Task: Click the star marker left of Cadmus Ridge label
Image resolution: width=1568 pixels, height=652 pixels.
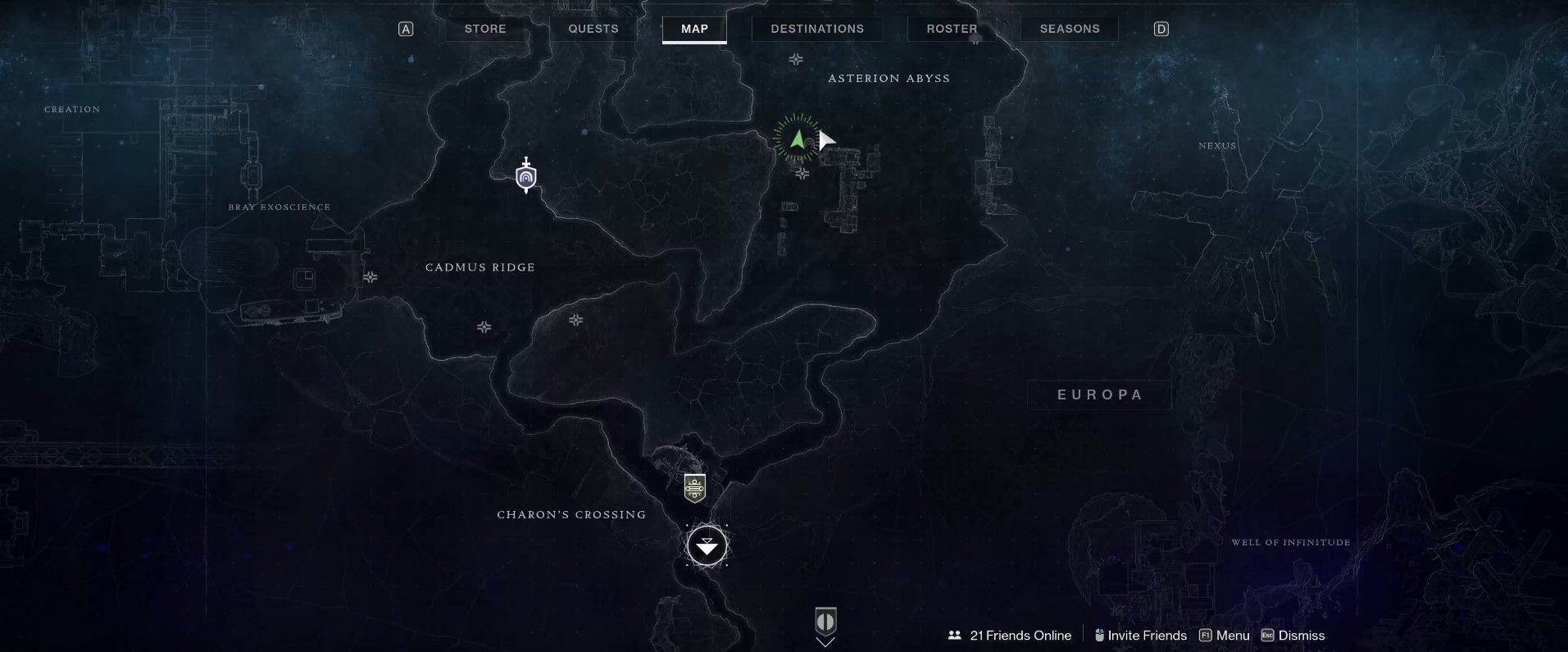Action: [x=370, y=278]
